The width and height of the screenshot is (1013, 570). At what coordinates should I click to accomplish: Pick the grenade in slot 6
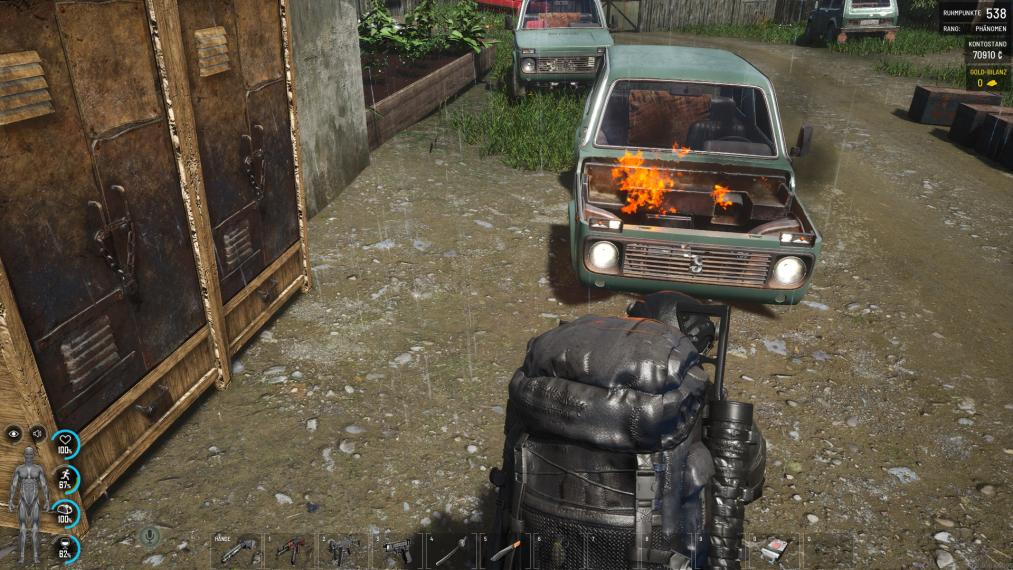[x=558, y=550]
